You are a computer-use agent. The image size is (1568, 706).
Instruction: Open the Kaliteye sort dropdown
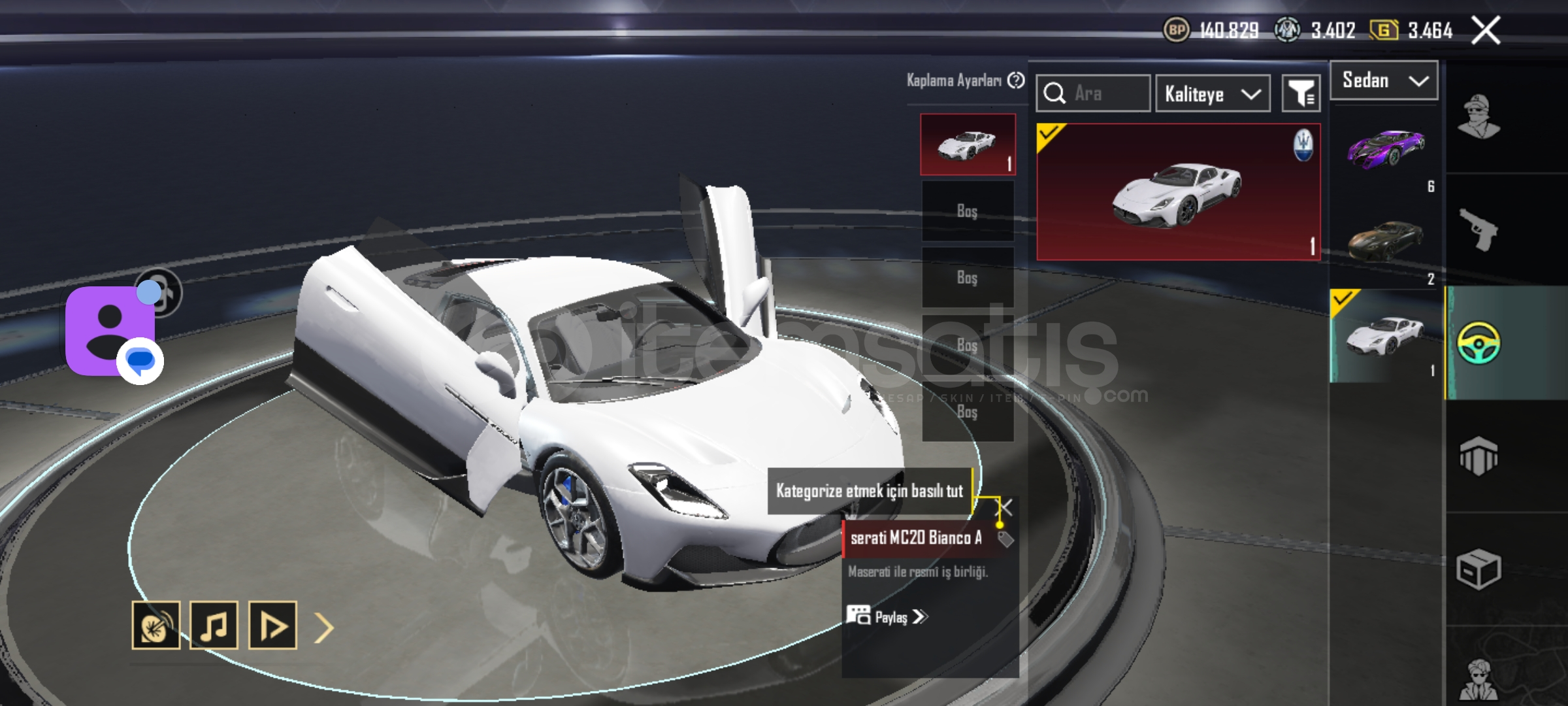(x=1213, y=94)
